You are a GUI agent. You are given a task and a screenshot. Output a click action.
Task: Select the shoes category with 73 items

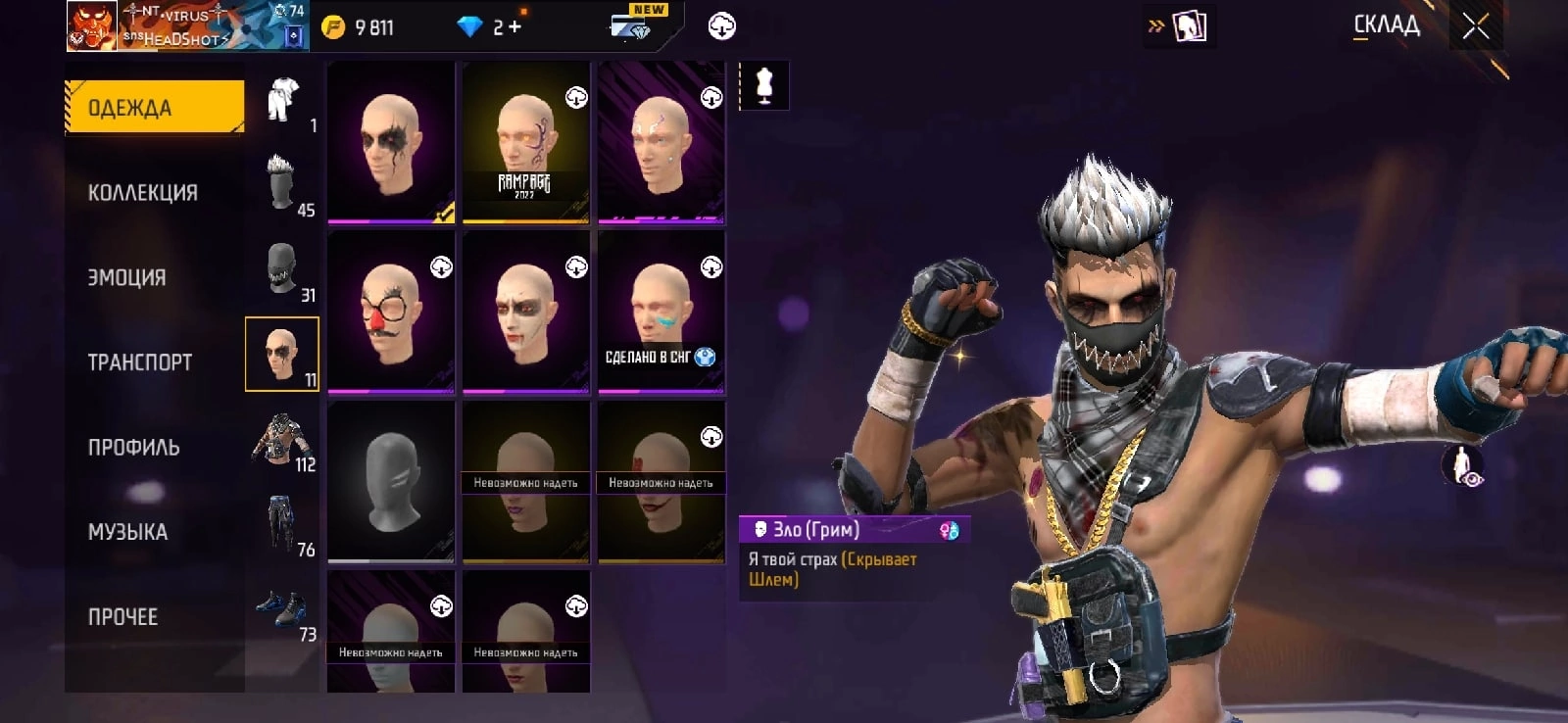point(282,609)
